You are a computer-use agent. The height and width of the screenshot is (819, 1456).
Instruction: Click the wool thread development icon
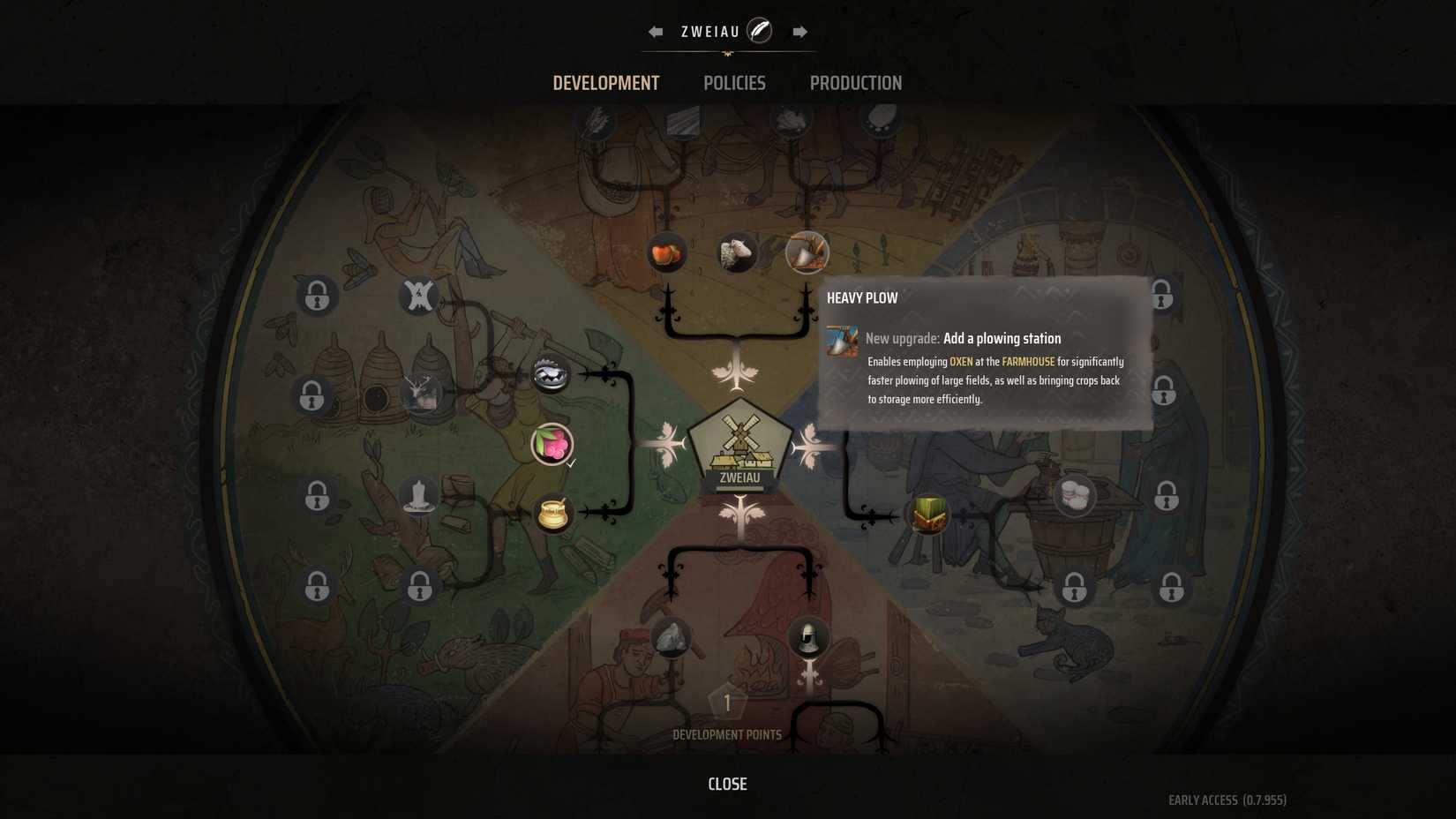1073,495
